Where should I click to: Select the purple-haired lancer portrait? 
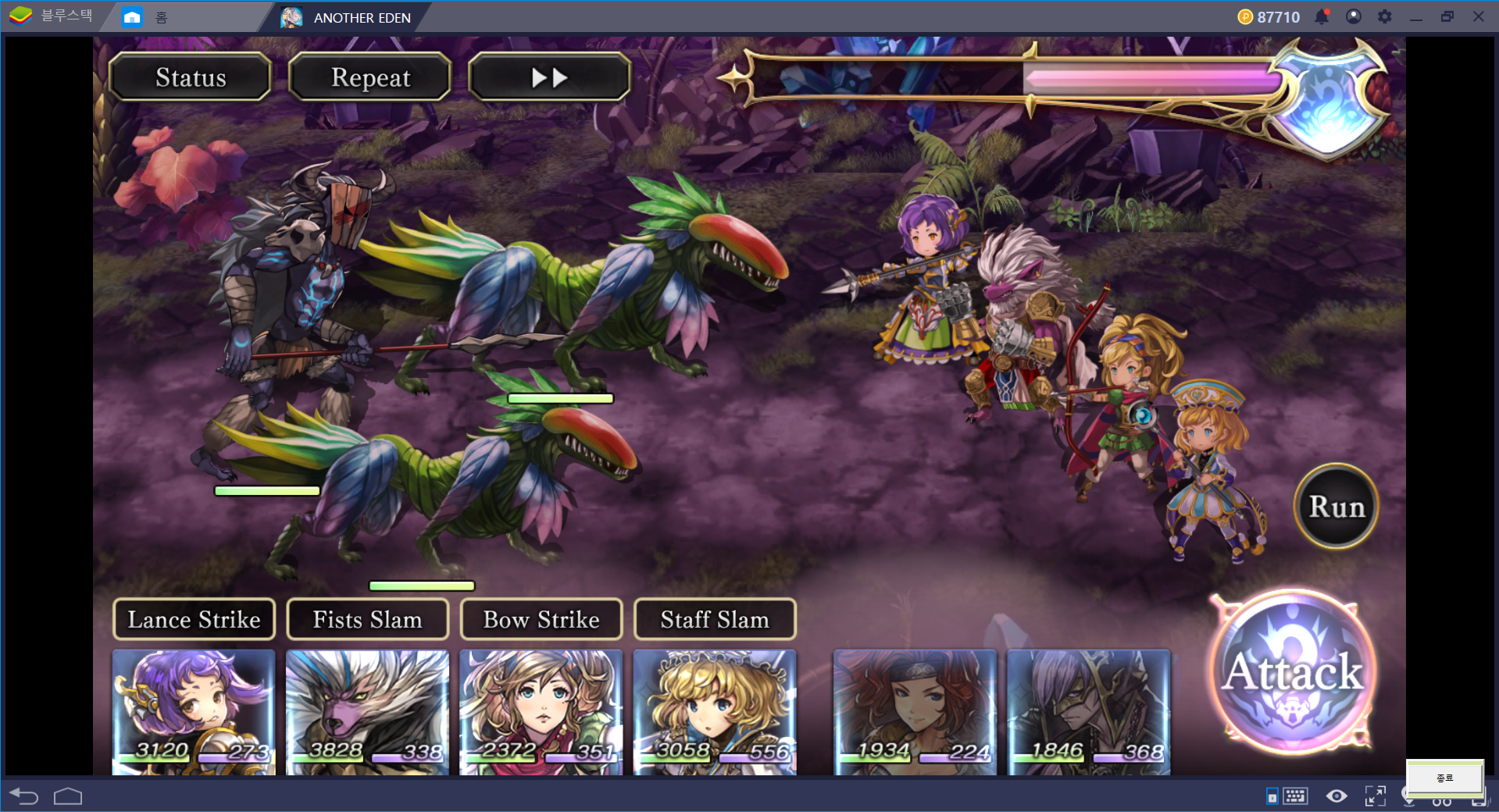194,710
